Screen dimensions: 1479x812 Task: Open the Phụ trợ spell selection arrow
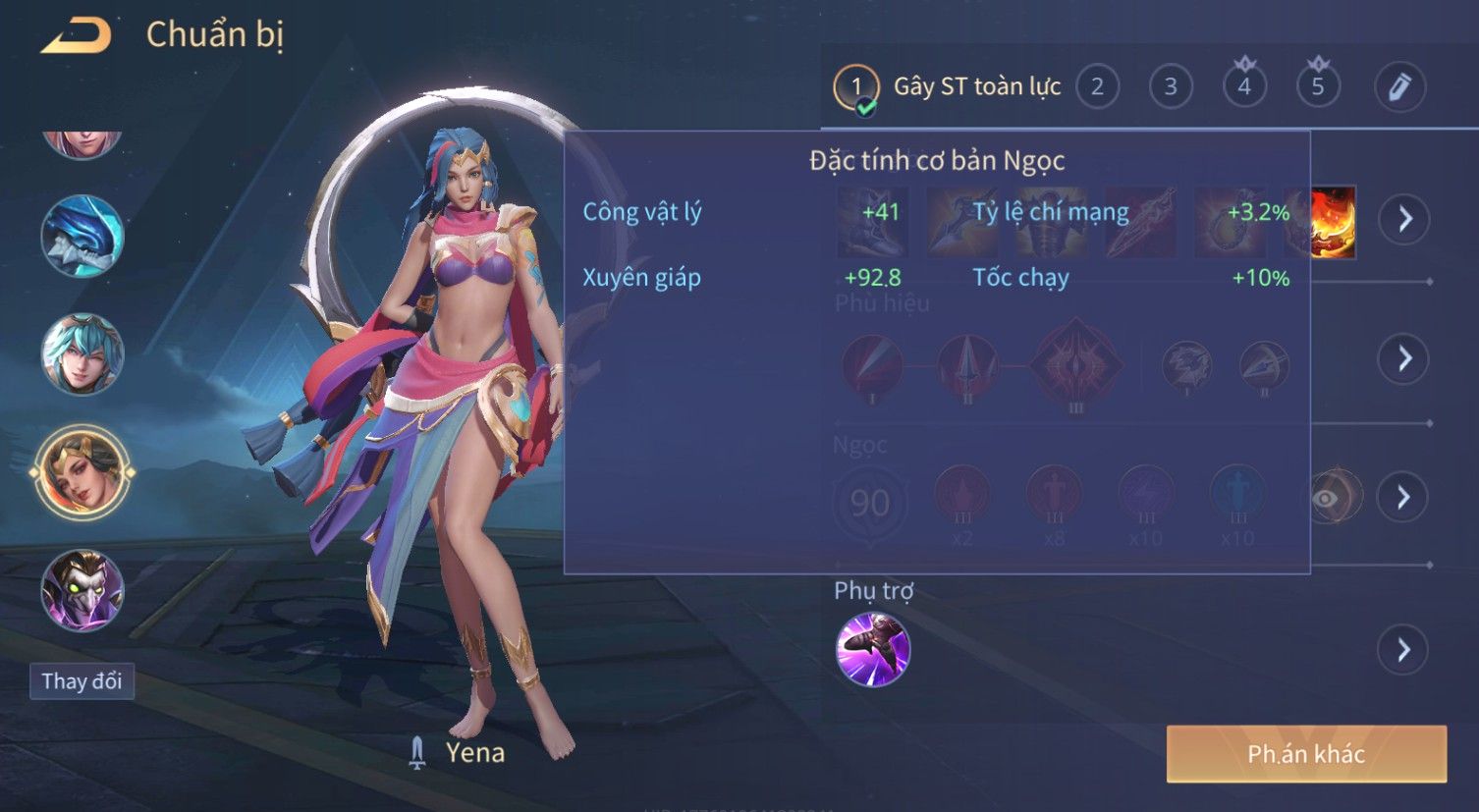pyautogui.click(x=1404, y=650)
